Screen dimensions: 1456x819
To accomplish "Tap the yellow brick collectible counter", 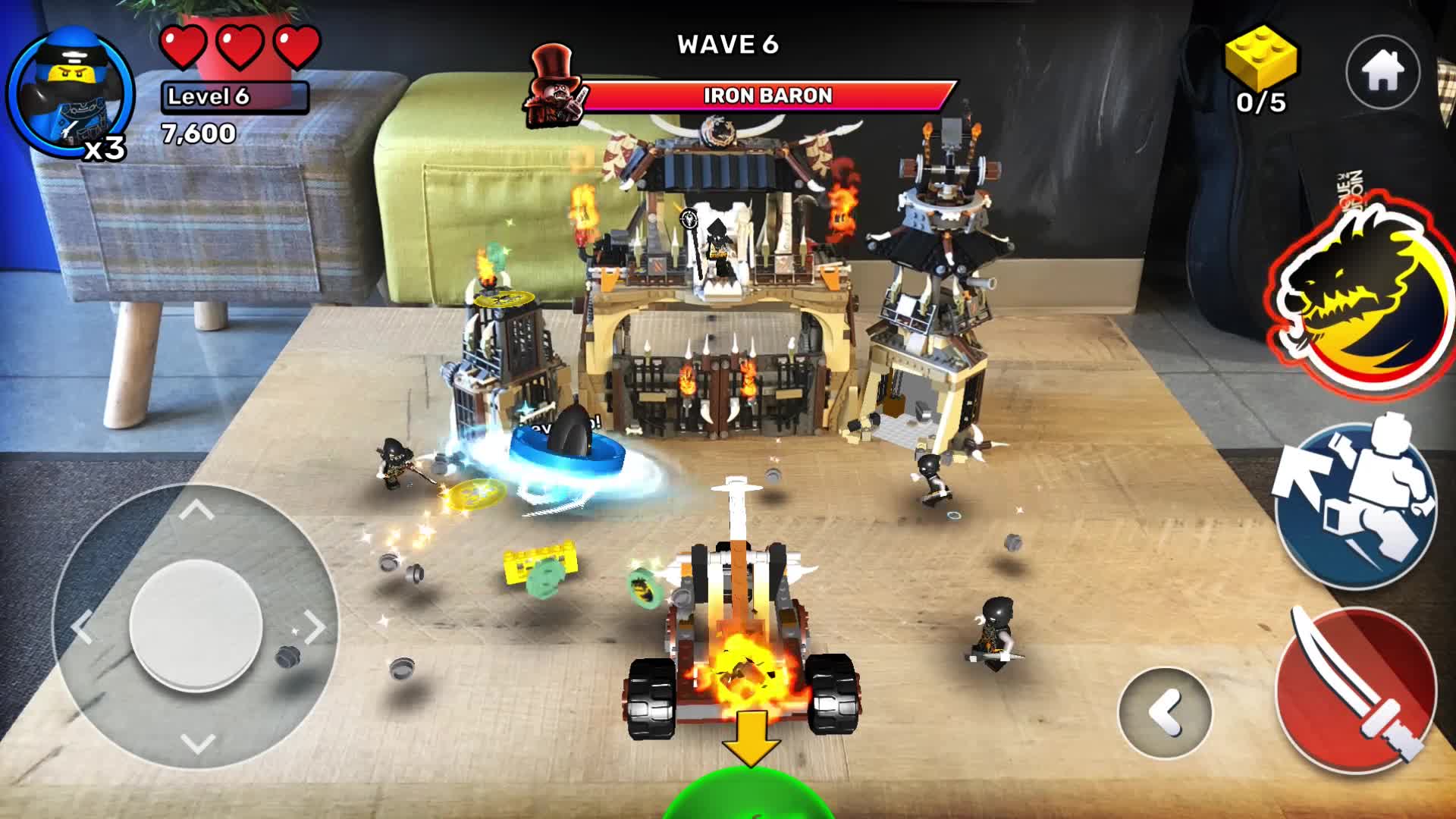I will click(x=1261, y=70).
